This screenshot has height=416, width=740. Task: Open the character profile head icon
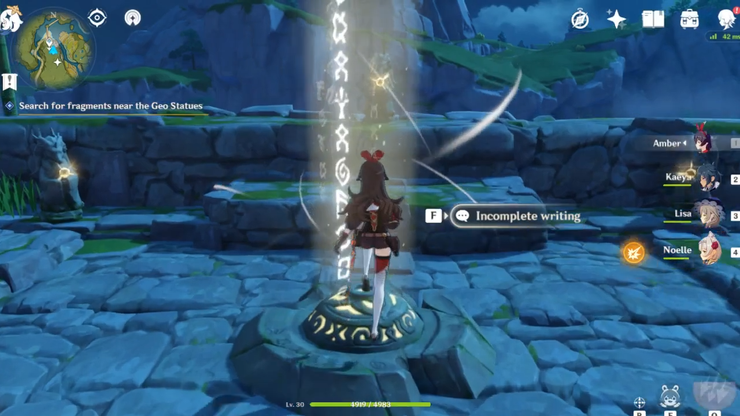point(727,20)
